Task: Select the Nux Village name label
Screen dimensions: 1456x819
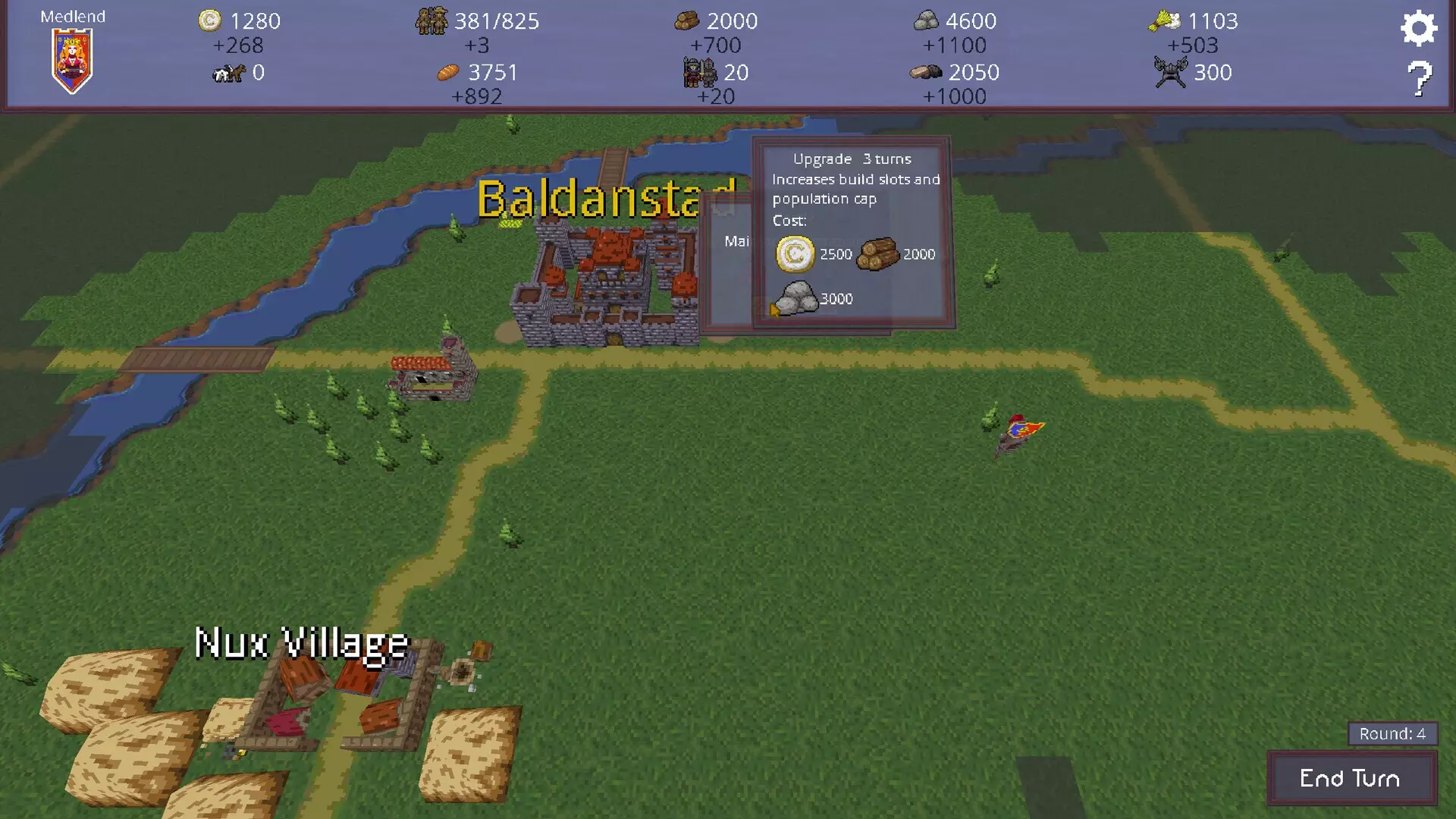Action: [x=302, y=644]
